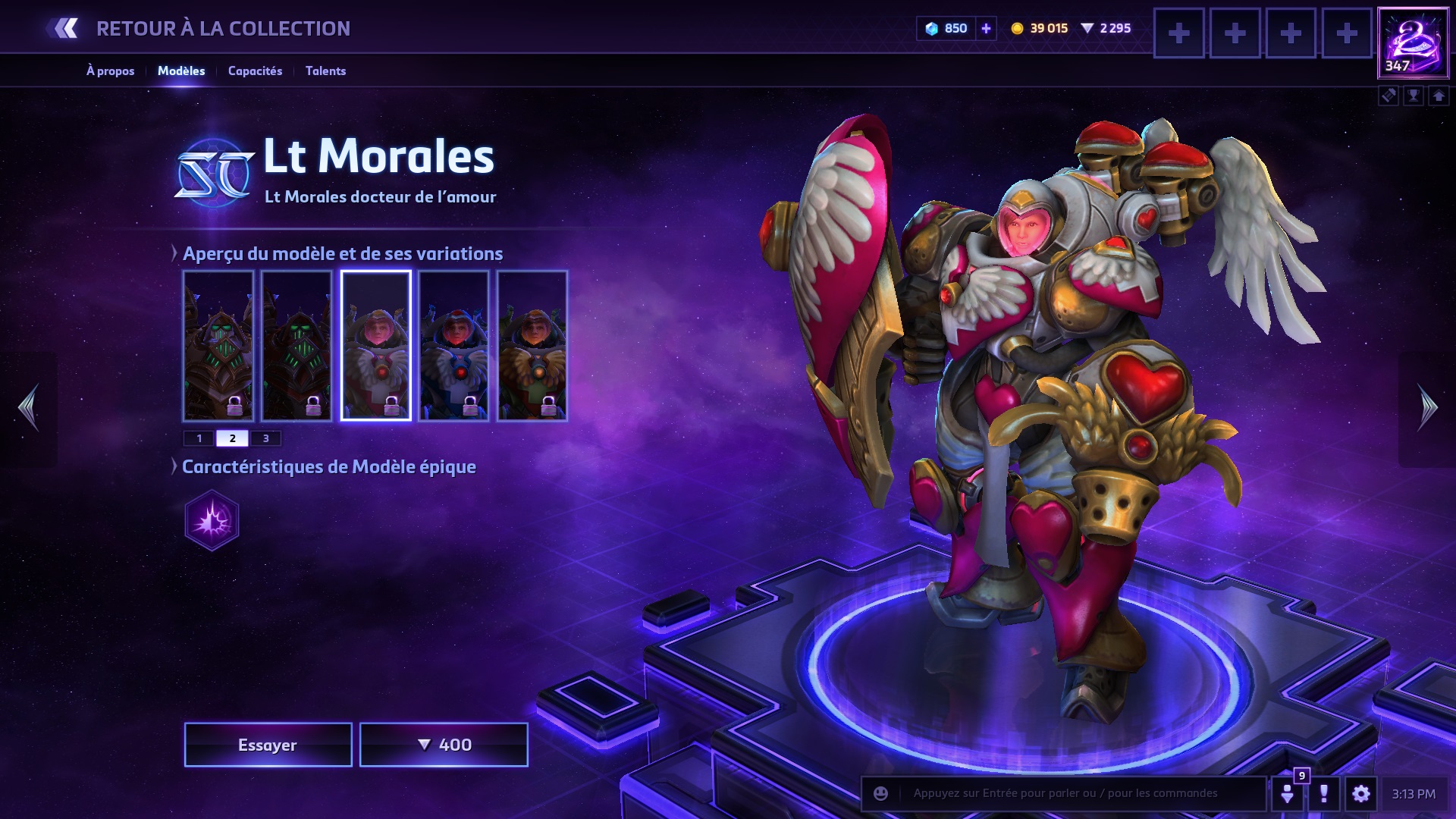The height and width of the screenshot is (819, 1456).
Task: Show the previous hero with left arrow
Action: click(x=29, y=408)
